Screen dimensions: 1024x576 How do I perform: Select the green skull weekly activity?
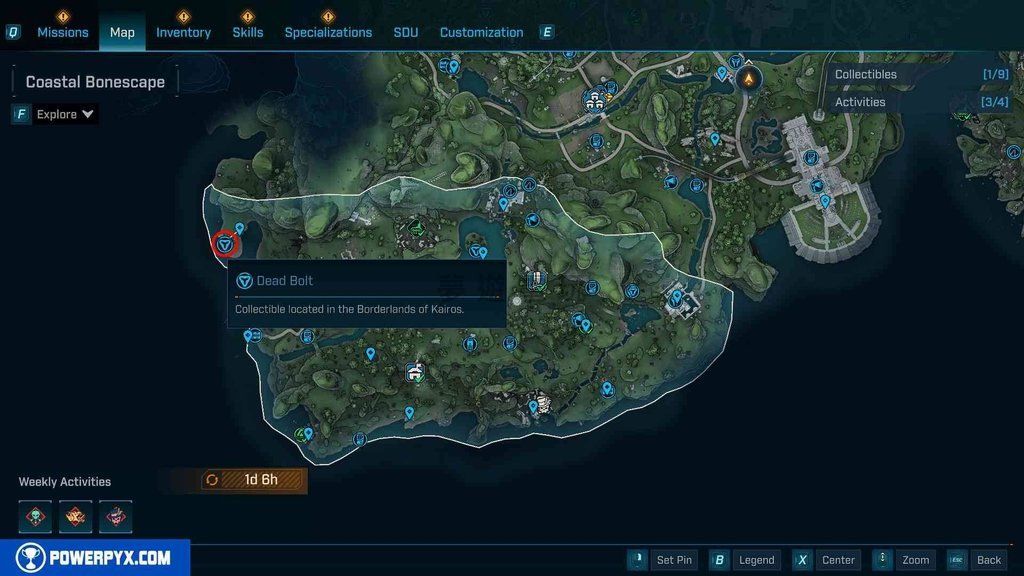click(36, 516)
